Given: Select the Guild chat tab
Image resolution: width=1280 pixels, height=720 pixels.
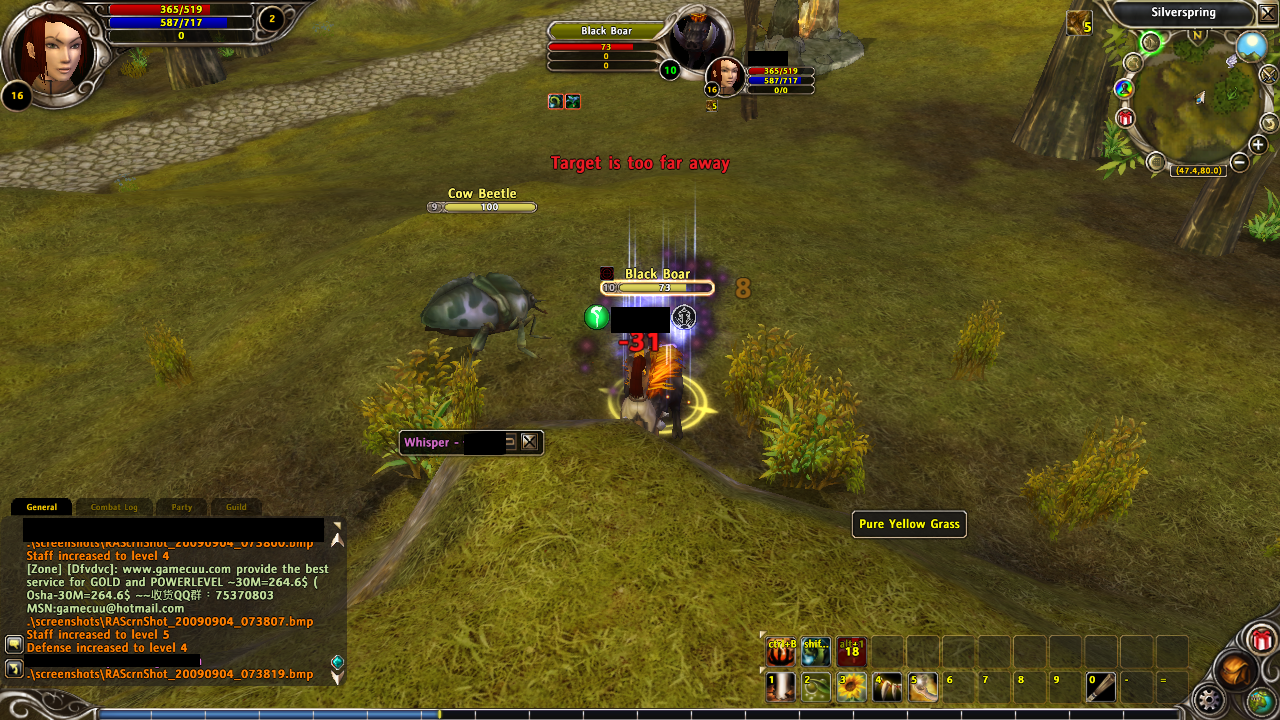Looking at the screenshot, I should pos(236,507).
